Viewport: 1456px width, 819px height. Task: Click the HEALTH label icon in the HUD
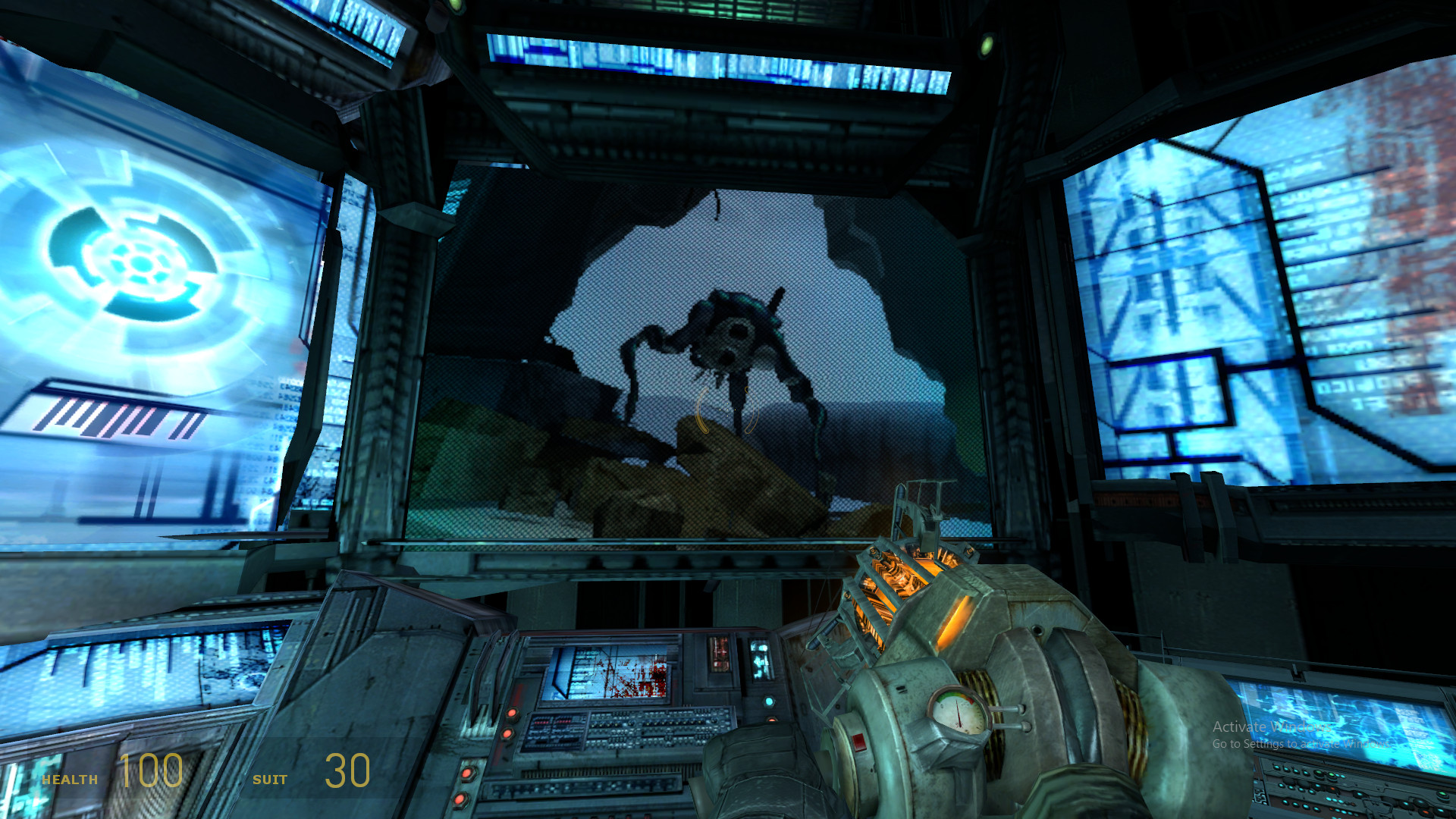click(70, 778)
